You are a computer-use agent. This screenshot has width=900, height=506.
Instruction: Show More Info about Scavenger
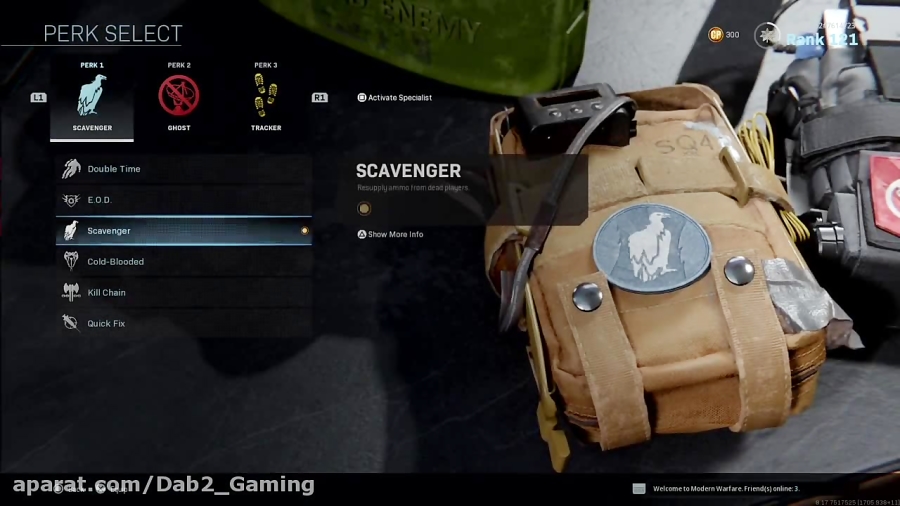391,235
